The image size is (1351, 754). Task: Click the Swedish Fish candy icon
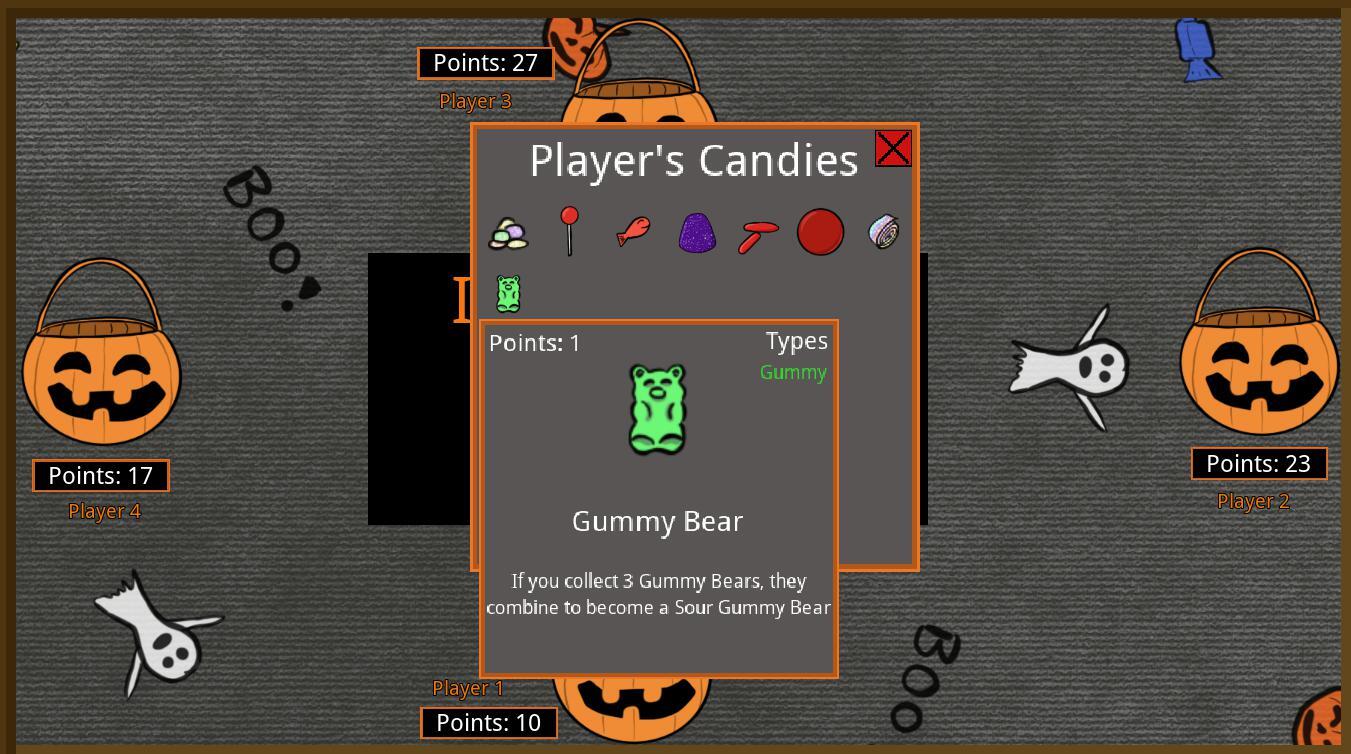click(633, 232)
